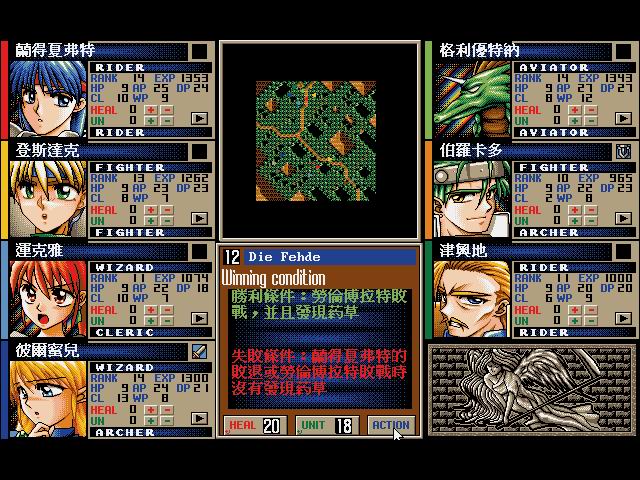Click the sword item slot on blonde Wizard's panel
Viewport: 640px width, 480px height.
click(200, 351)
